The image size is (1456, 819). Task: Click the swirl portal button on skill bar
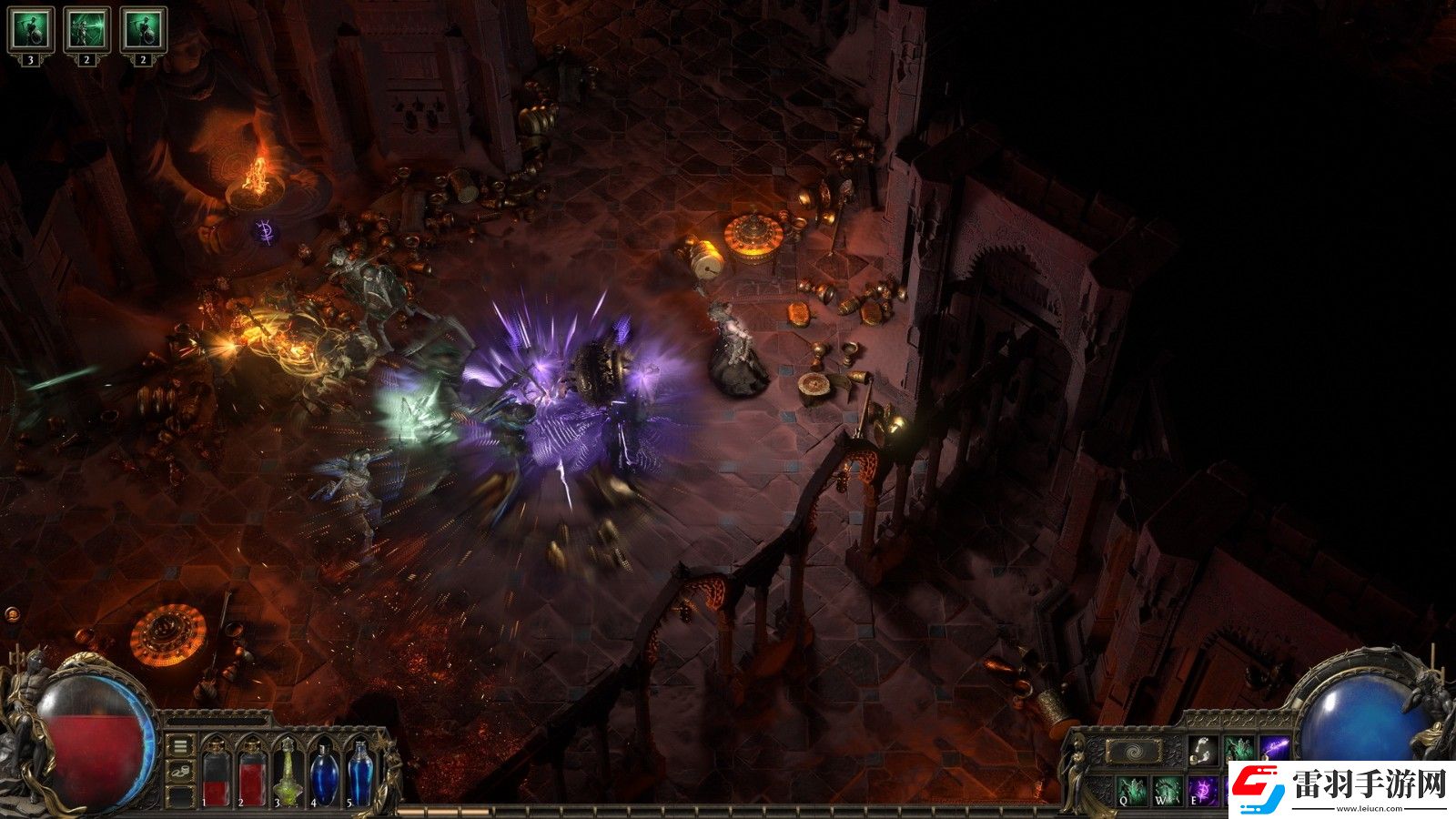coord(1134,752)
